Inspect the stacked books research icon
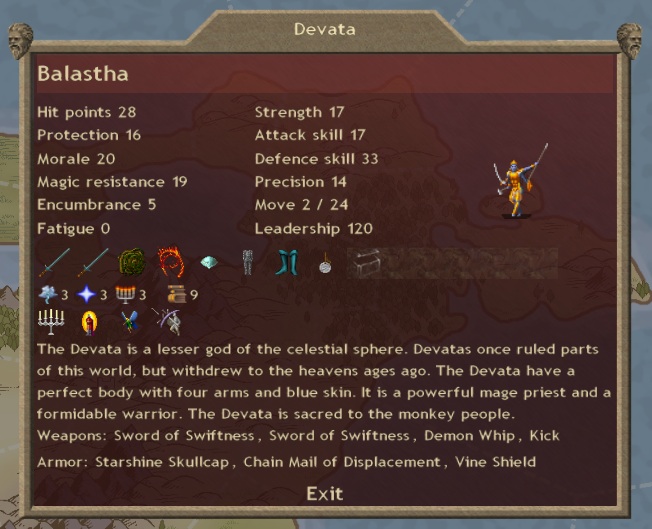Image resolution: width=652 pixels, height=529 pixels. pyautogui.click(x=175, y=294)
